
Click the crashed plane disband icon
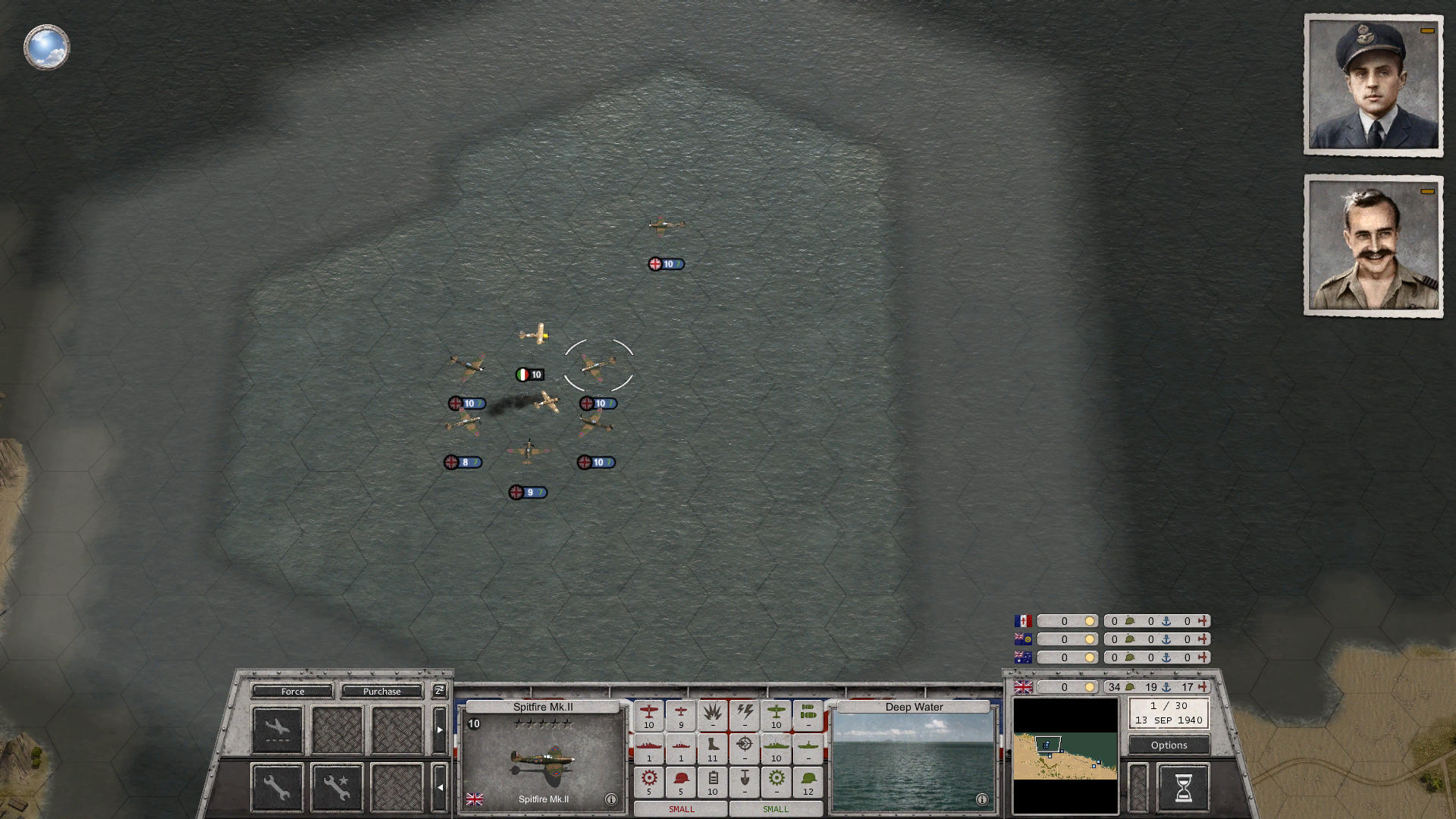click(x=278, y=729)
